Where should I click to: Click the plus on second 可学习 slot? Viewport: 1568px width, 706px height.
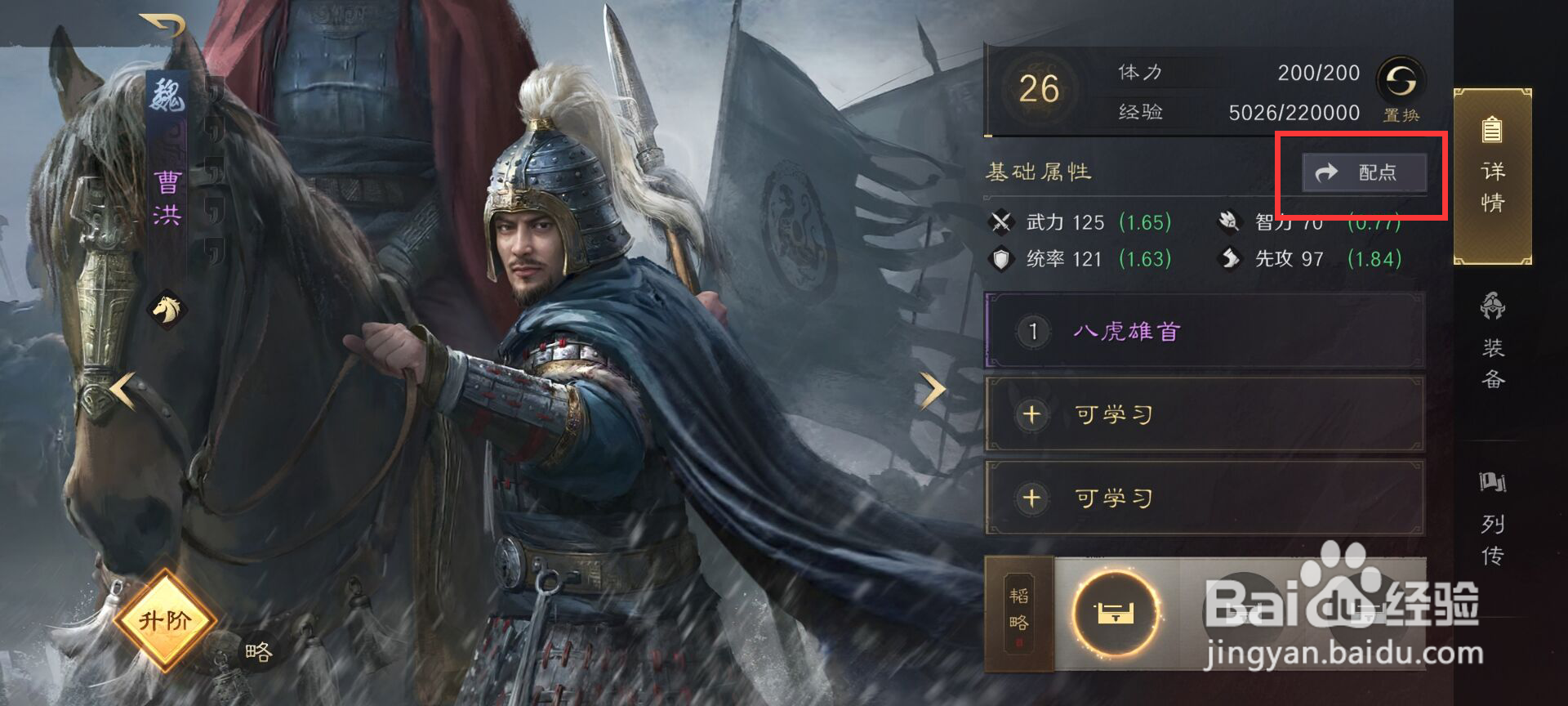pyautogui.click(x=1031, y=497)
